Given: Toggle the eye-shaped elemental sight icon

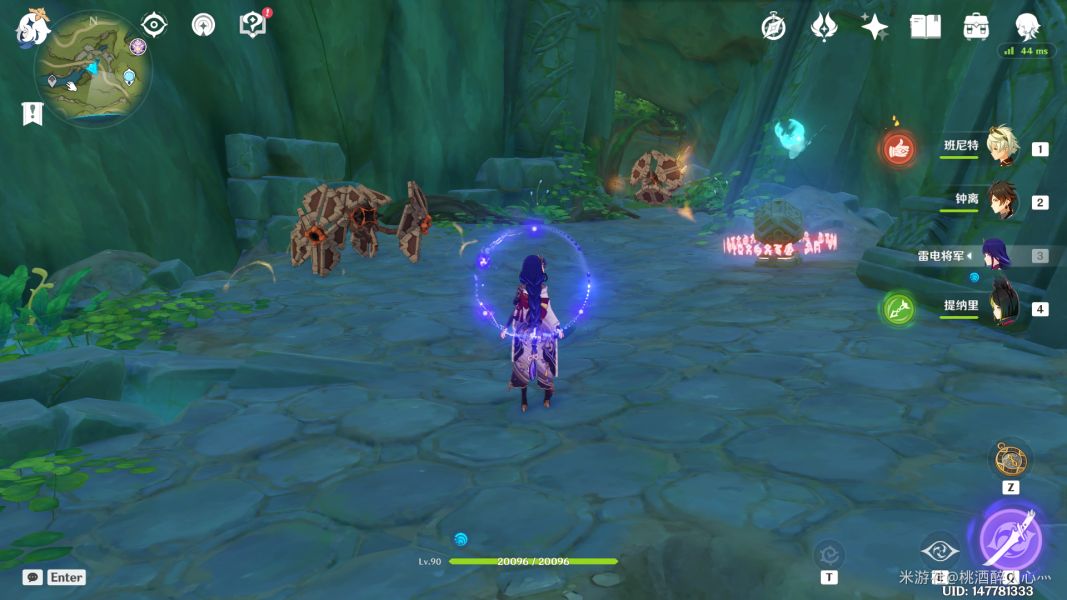Looking at the screenshot, I should [x=154, y=24].
